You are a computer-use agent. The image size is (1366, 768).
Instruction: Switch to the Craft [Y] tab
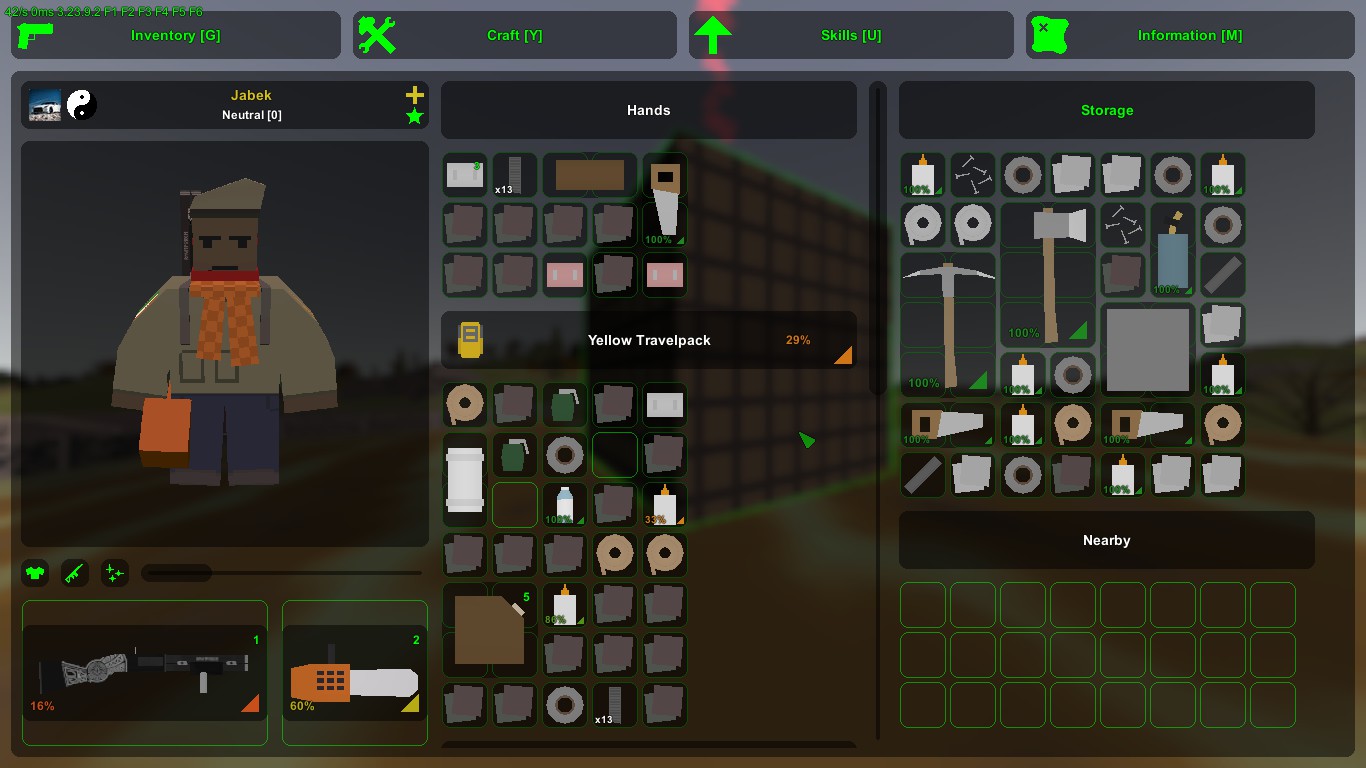coord(514,35)
